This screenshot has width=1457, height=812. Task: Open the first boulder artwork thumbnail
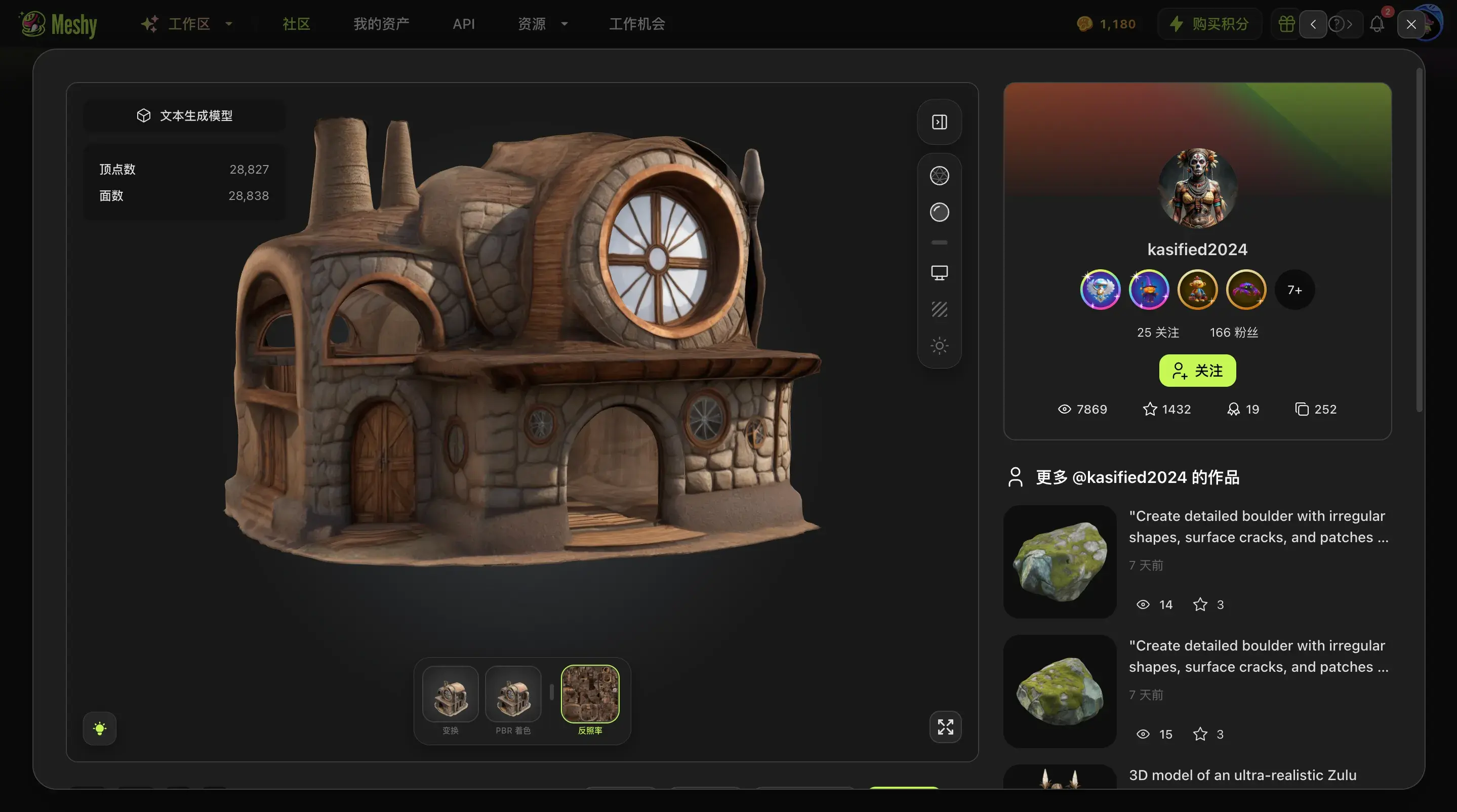pos(1060,561)
